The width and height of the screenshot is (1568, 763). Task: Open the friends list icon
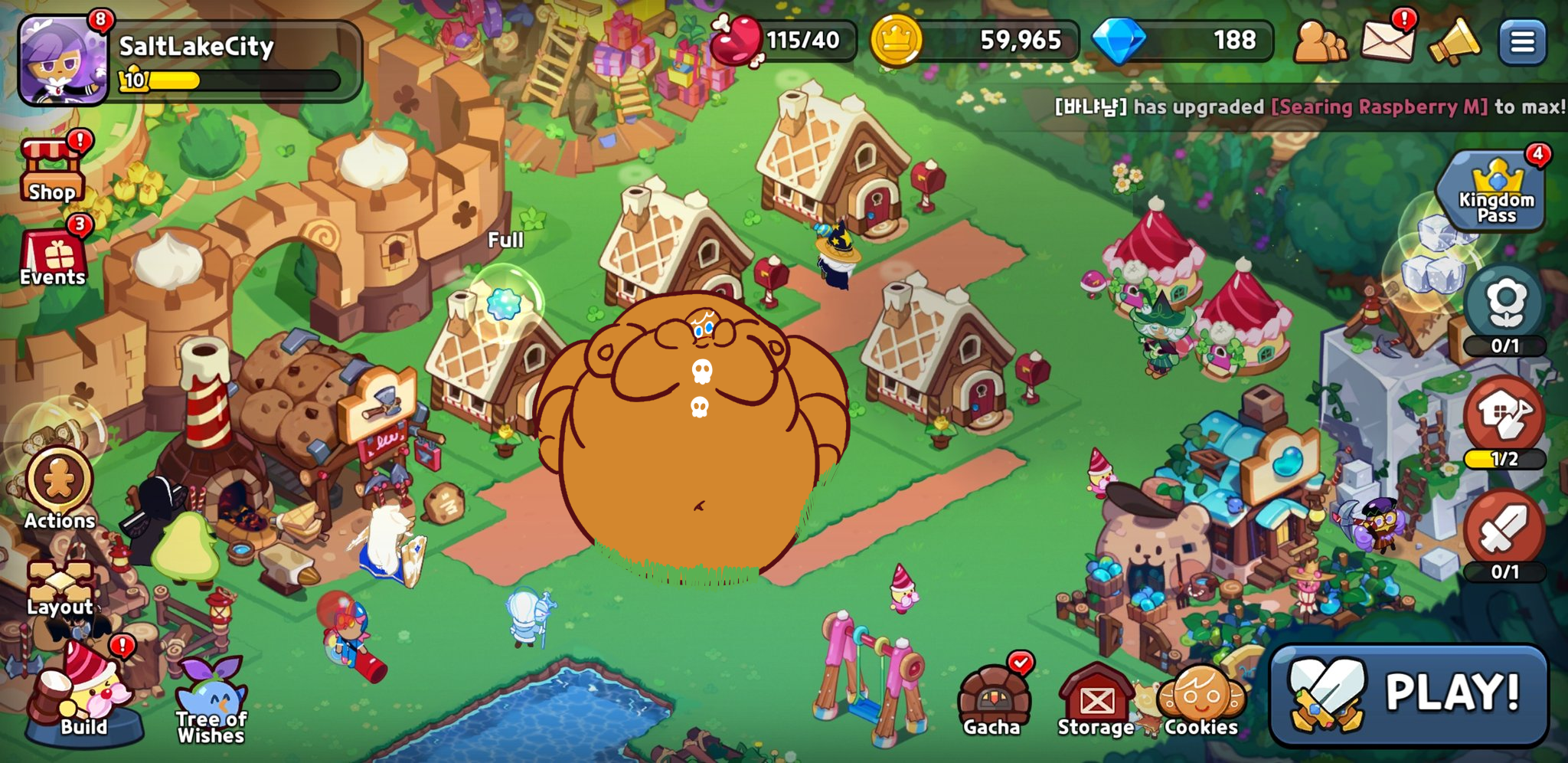1320,41
